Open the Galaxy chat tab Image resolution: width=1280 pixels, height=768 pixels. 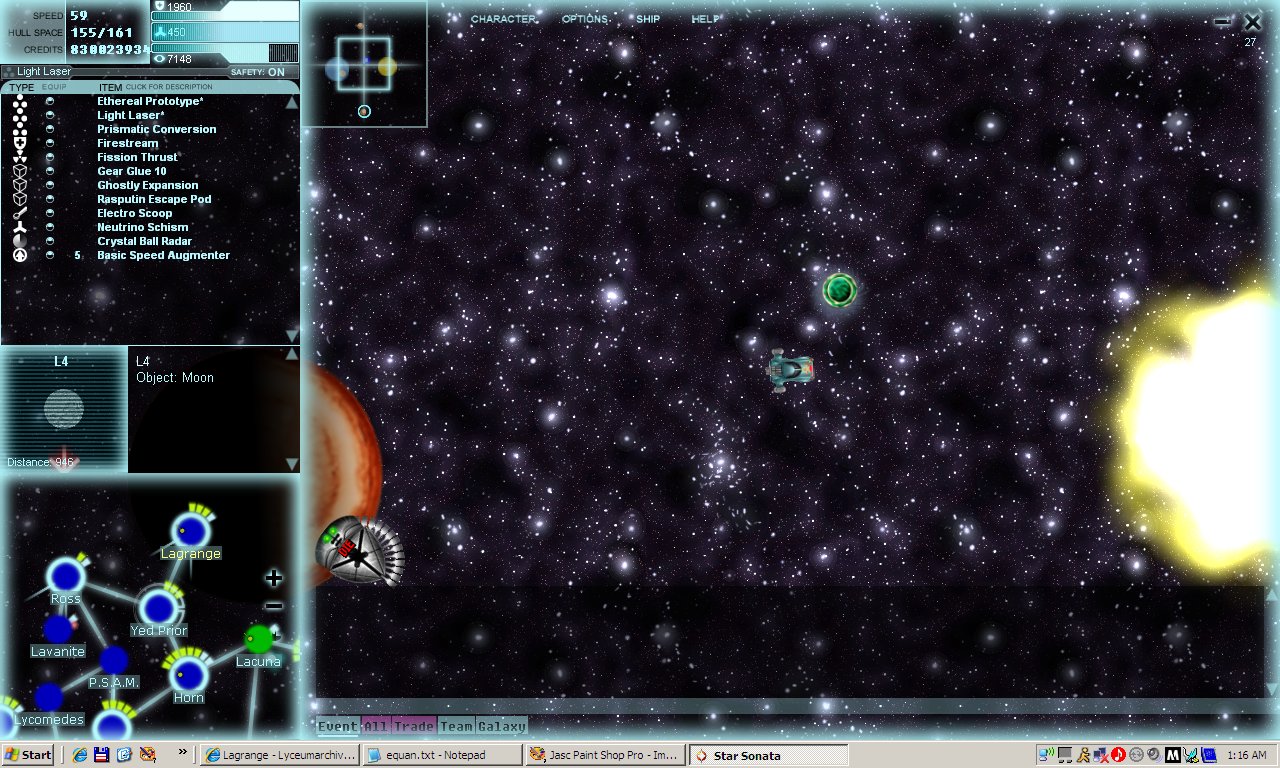pos(502,727)
